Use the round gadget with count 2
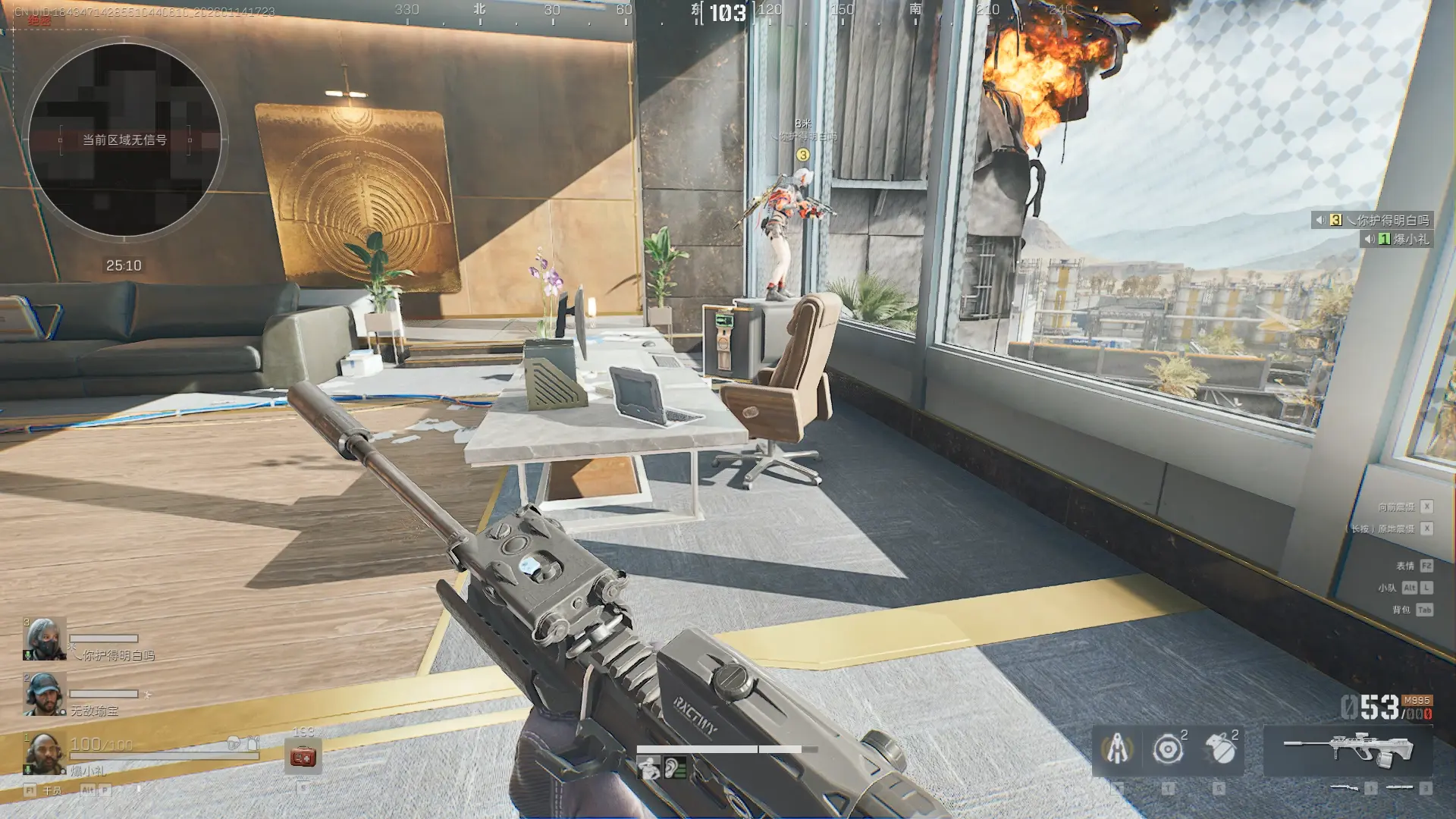Screen dimensions: 1456x819 1168,749
